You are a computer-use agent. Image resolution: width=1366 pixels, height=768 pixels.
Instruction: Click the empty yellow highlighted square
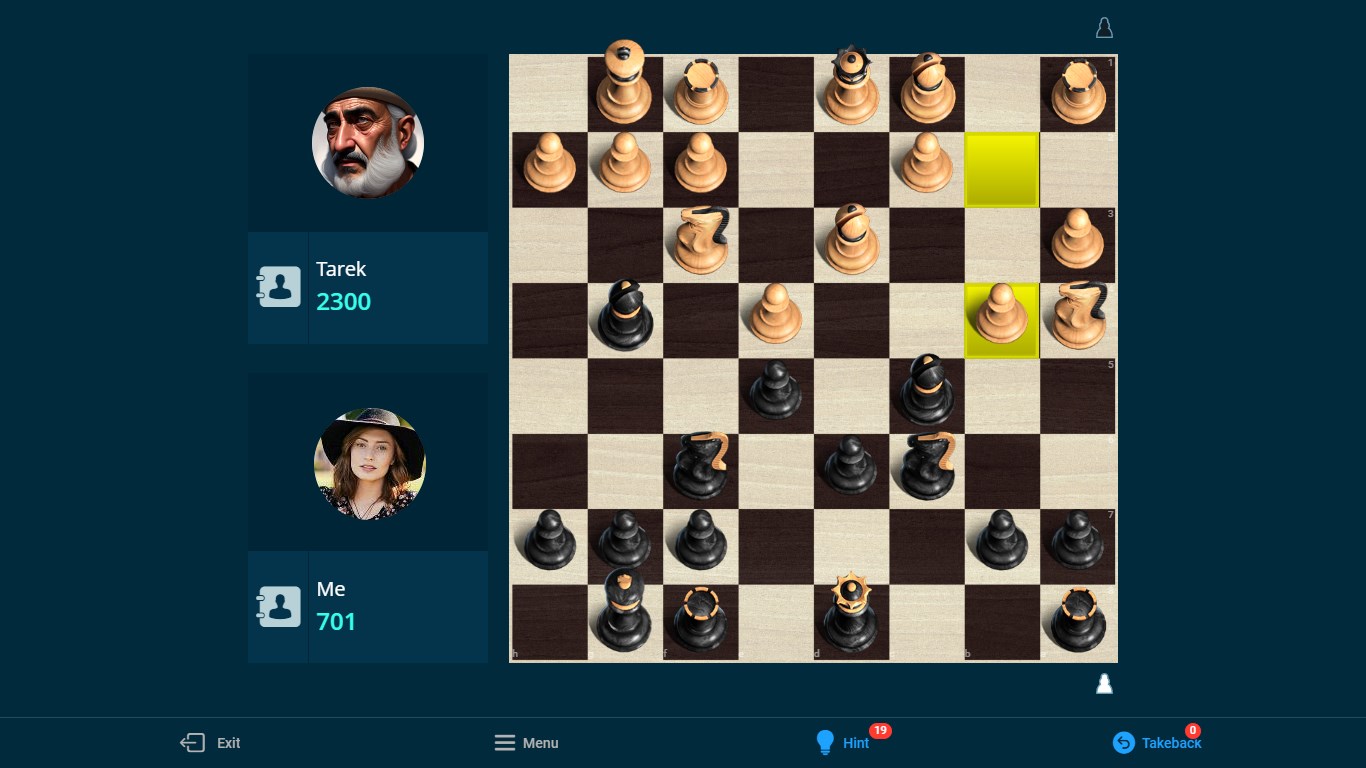tap(1001, 170)
